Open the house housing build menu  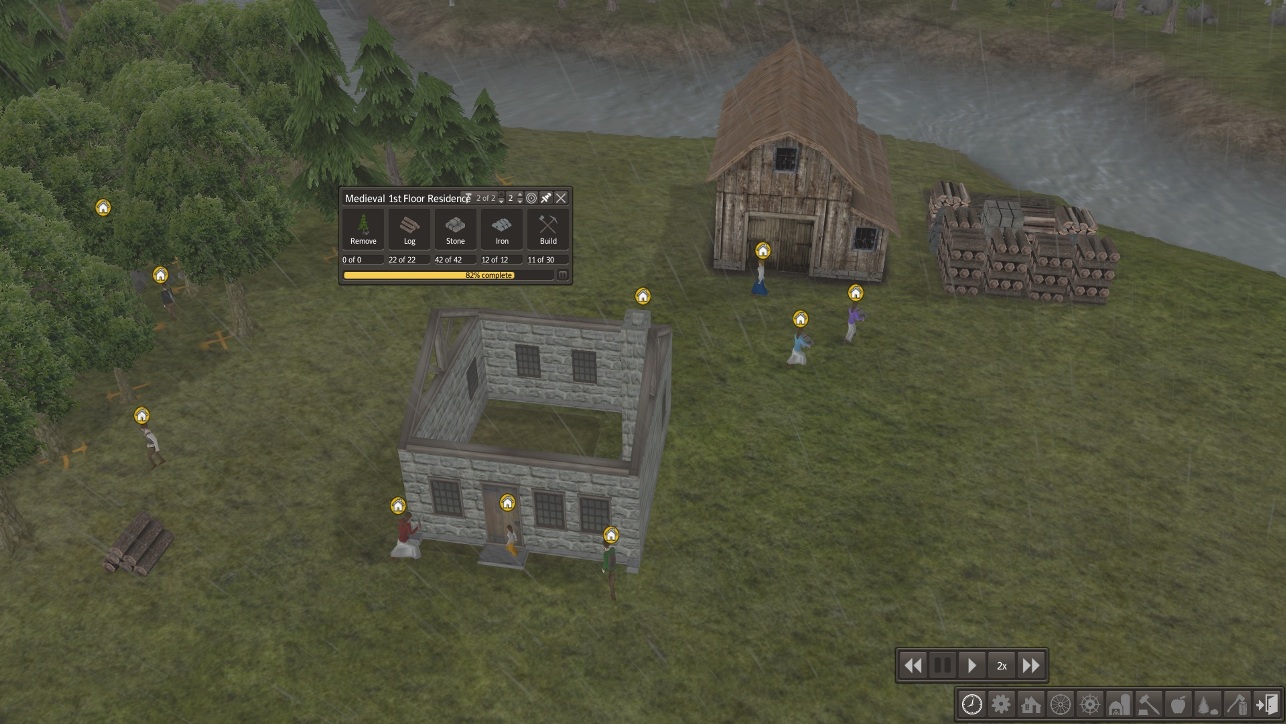(1031, 704)
